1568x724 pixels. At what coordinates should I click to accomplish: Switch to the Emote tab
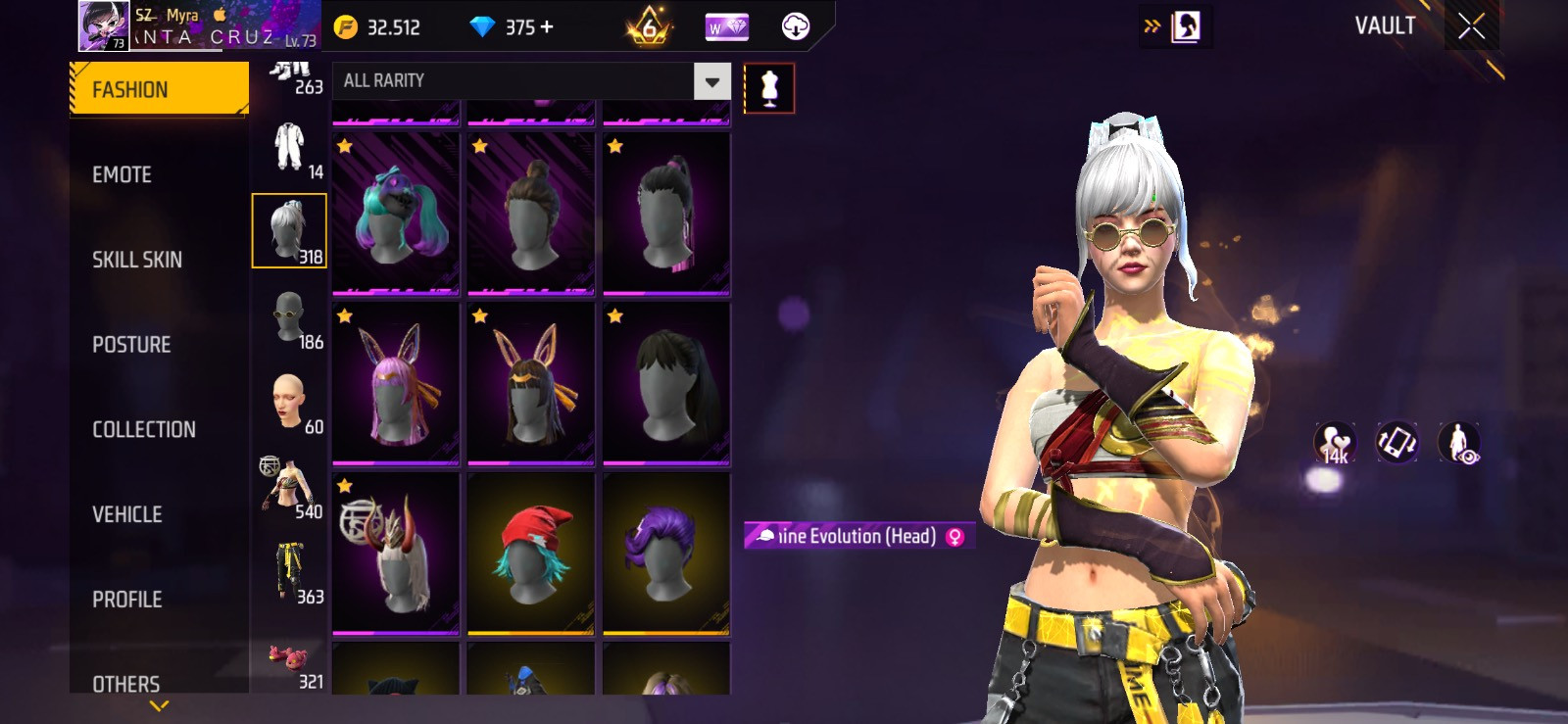tap(122, 174)
